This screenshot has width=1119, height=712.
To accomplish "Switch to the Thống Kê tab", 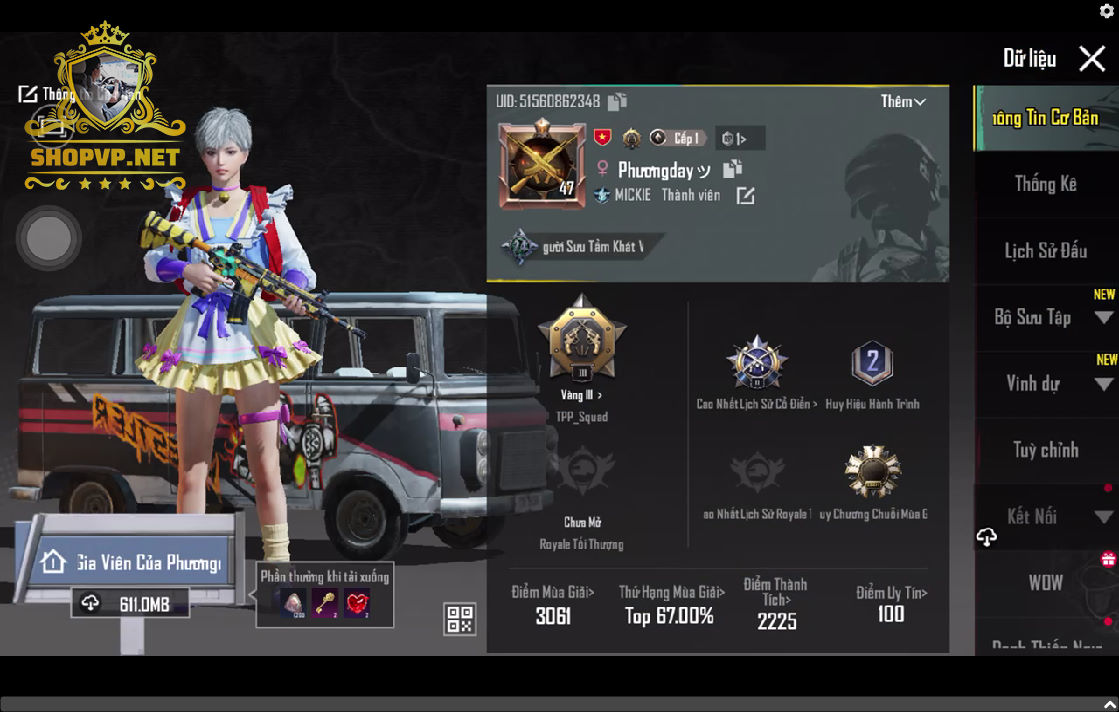I will tap(1045, 184).
